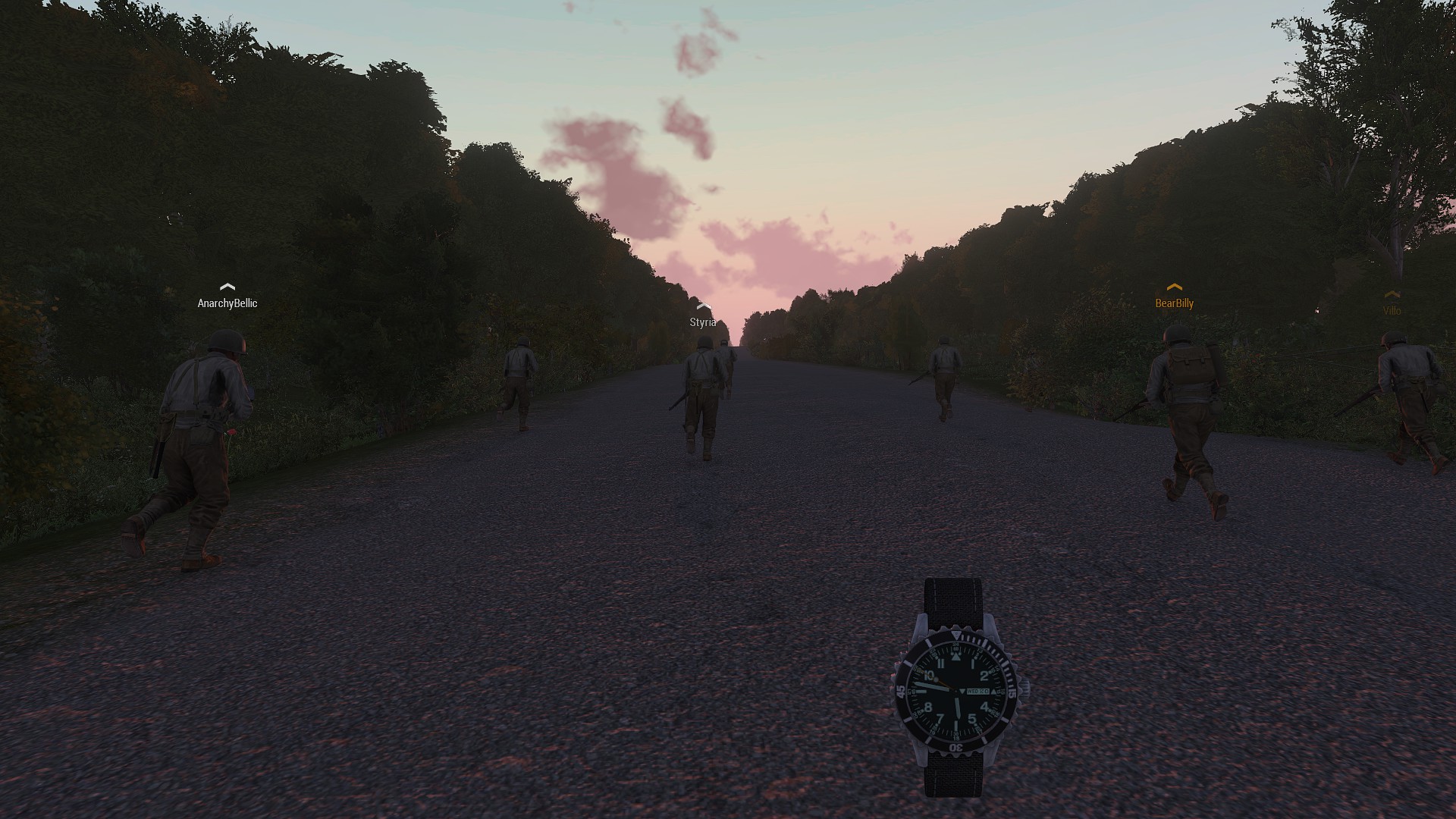Click the Styria player name tag

tap(703, 322)
